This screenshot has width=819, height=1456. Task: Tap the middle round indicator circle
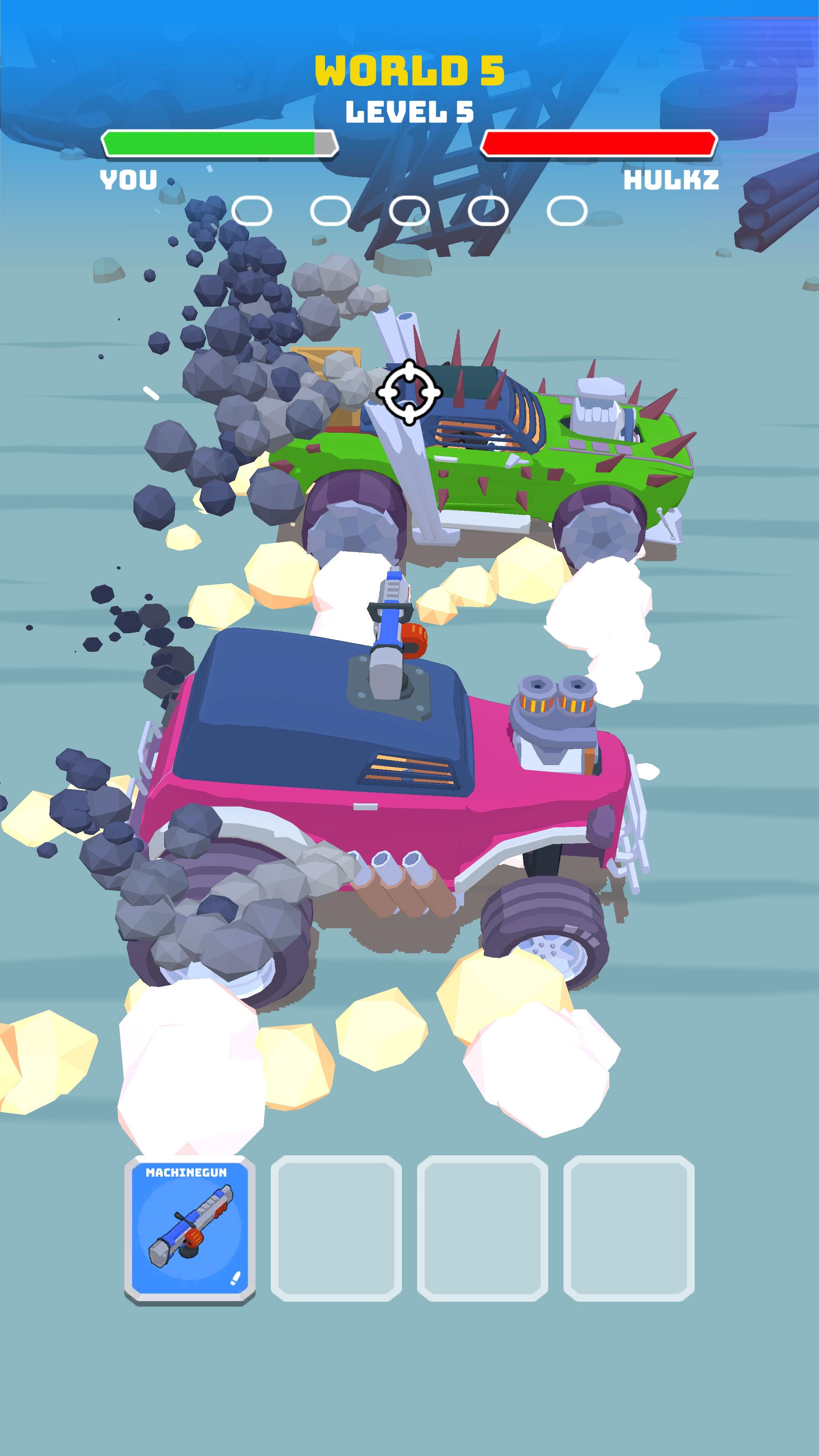click(409, 210)
